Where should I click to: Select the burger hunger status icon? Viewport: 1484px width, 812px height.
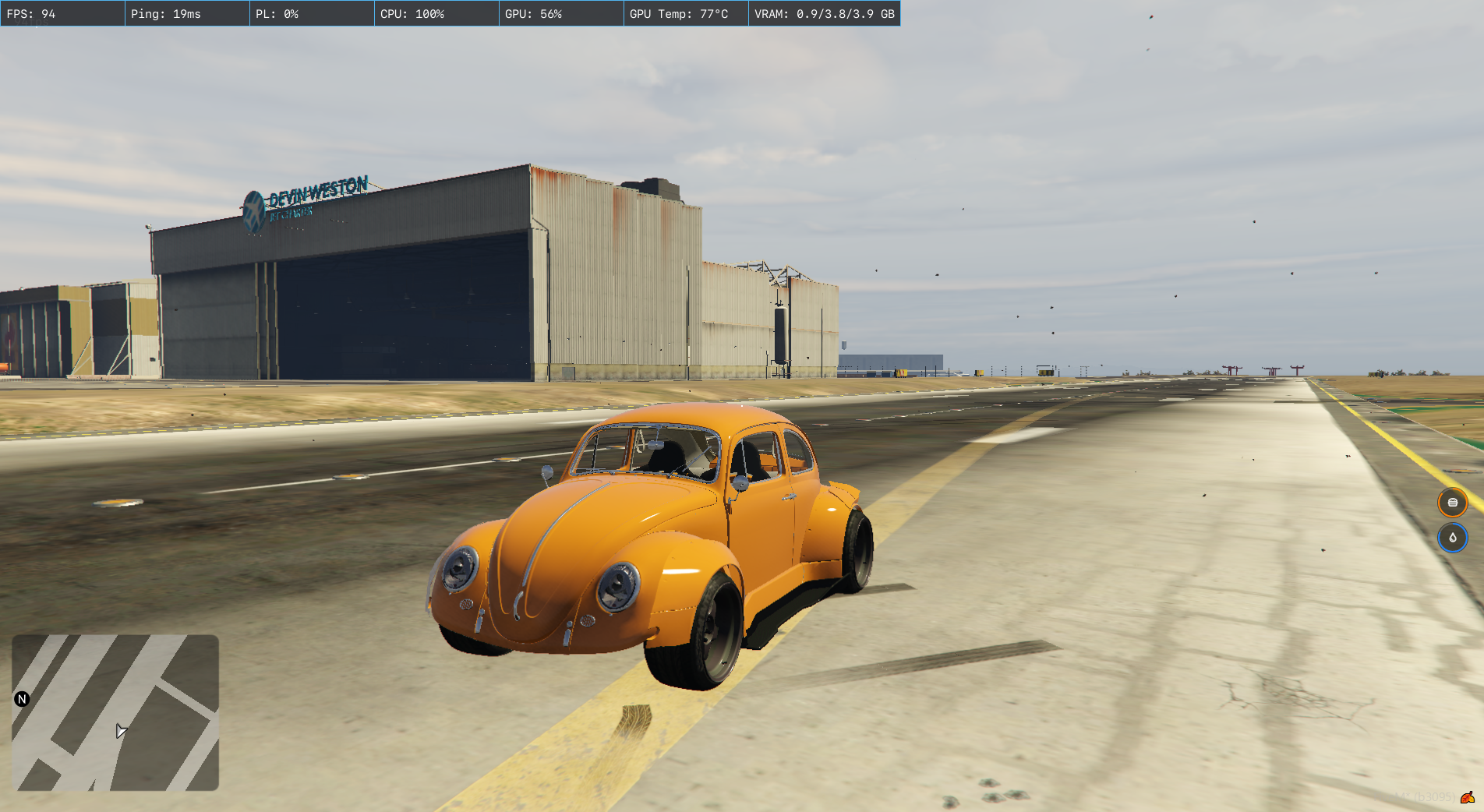pyautogui.click(x=1452, y=503)
